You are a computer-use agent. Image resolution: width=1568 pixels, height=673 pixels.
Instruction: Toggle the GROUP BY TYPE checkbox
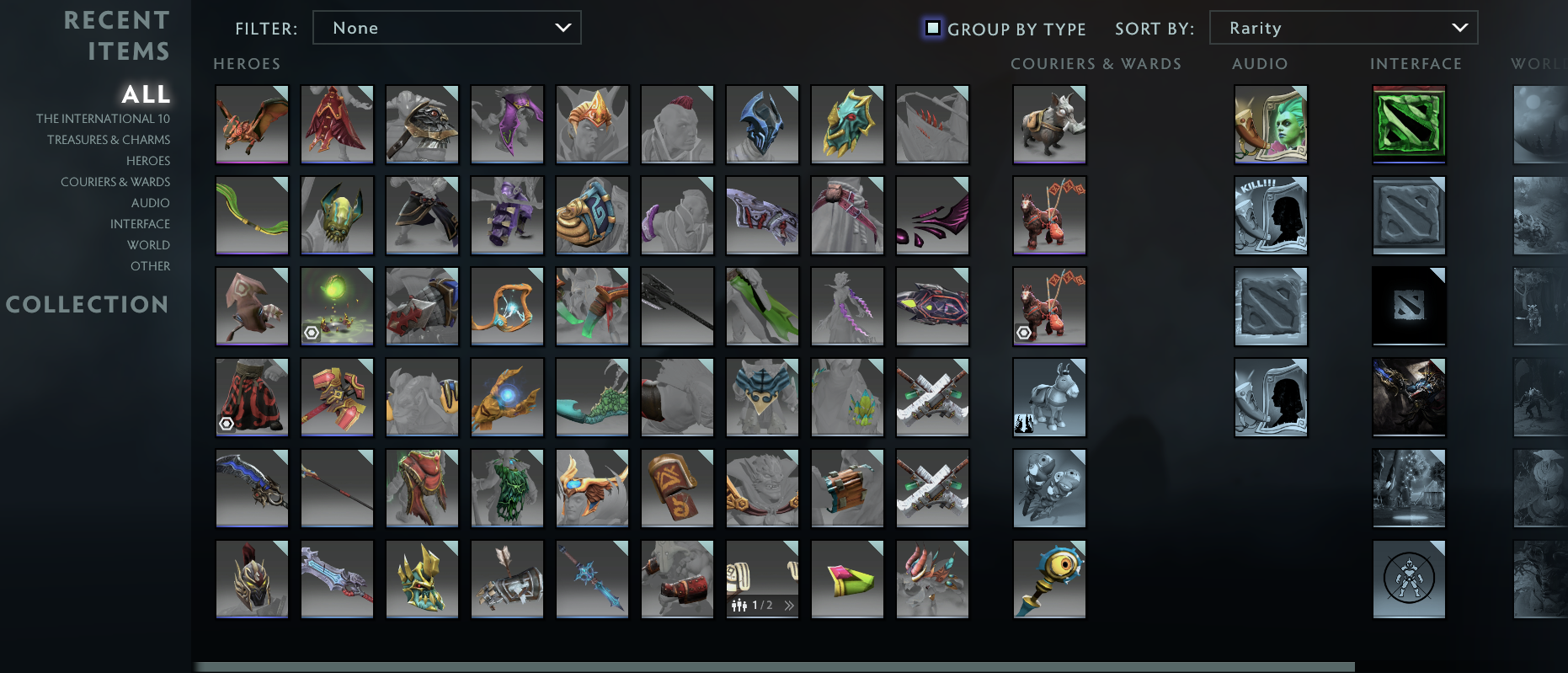[x=931, y=27]
